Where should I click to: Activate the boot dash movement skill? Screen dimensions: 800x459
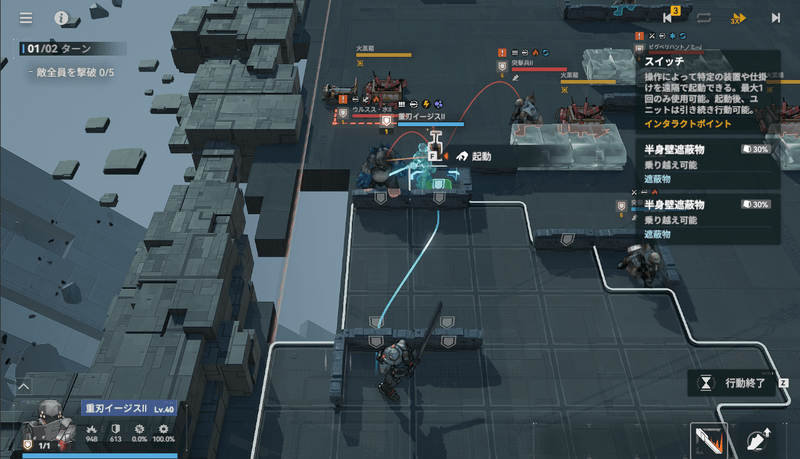[x=759, y=439]
